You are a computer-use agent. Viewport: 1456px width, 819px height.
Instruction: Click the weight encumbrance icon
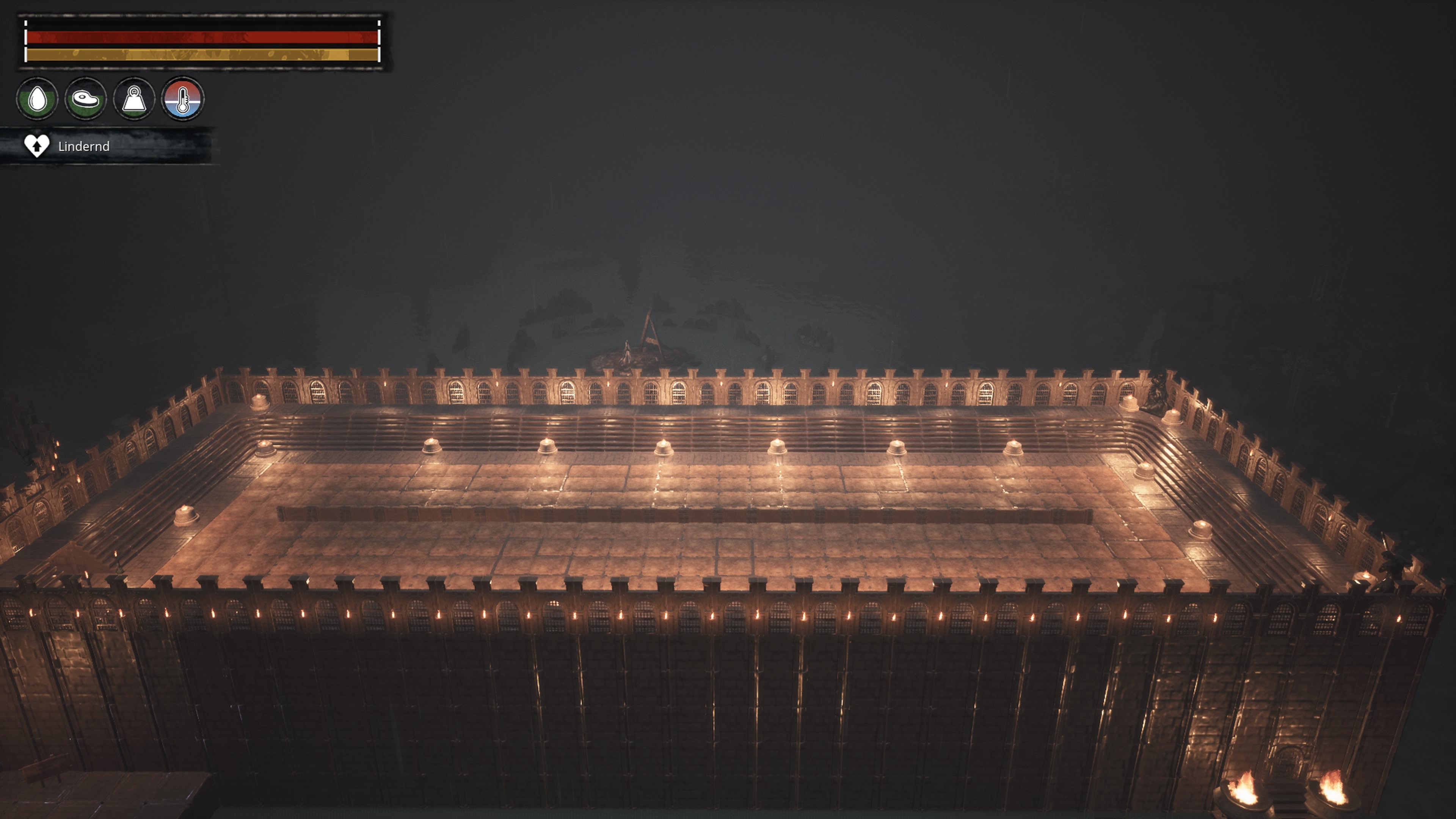134,99
